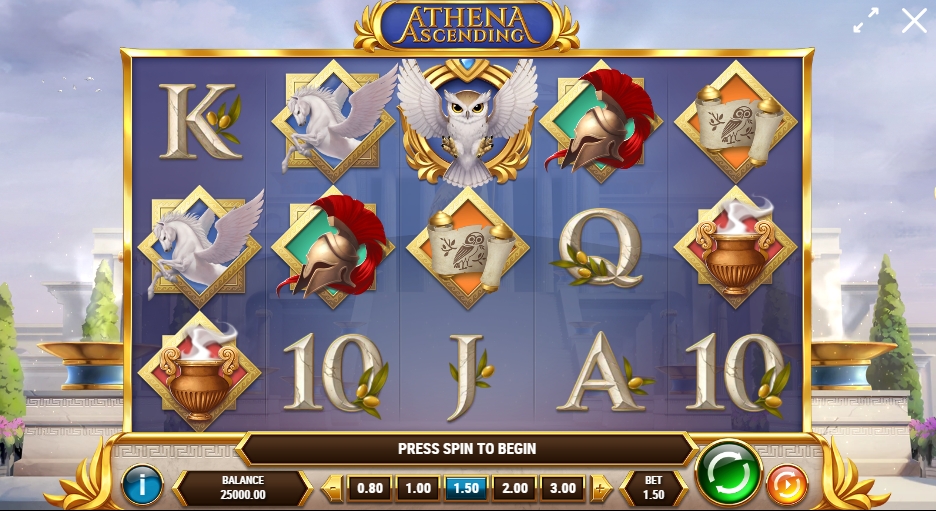Select the highlighted 1.50 bet

[x=465, y=488]
